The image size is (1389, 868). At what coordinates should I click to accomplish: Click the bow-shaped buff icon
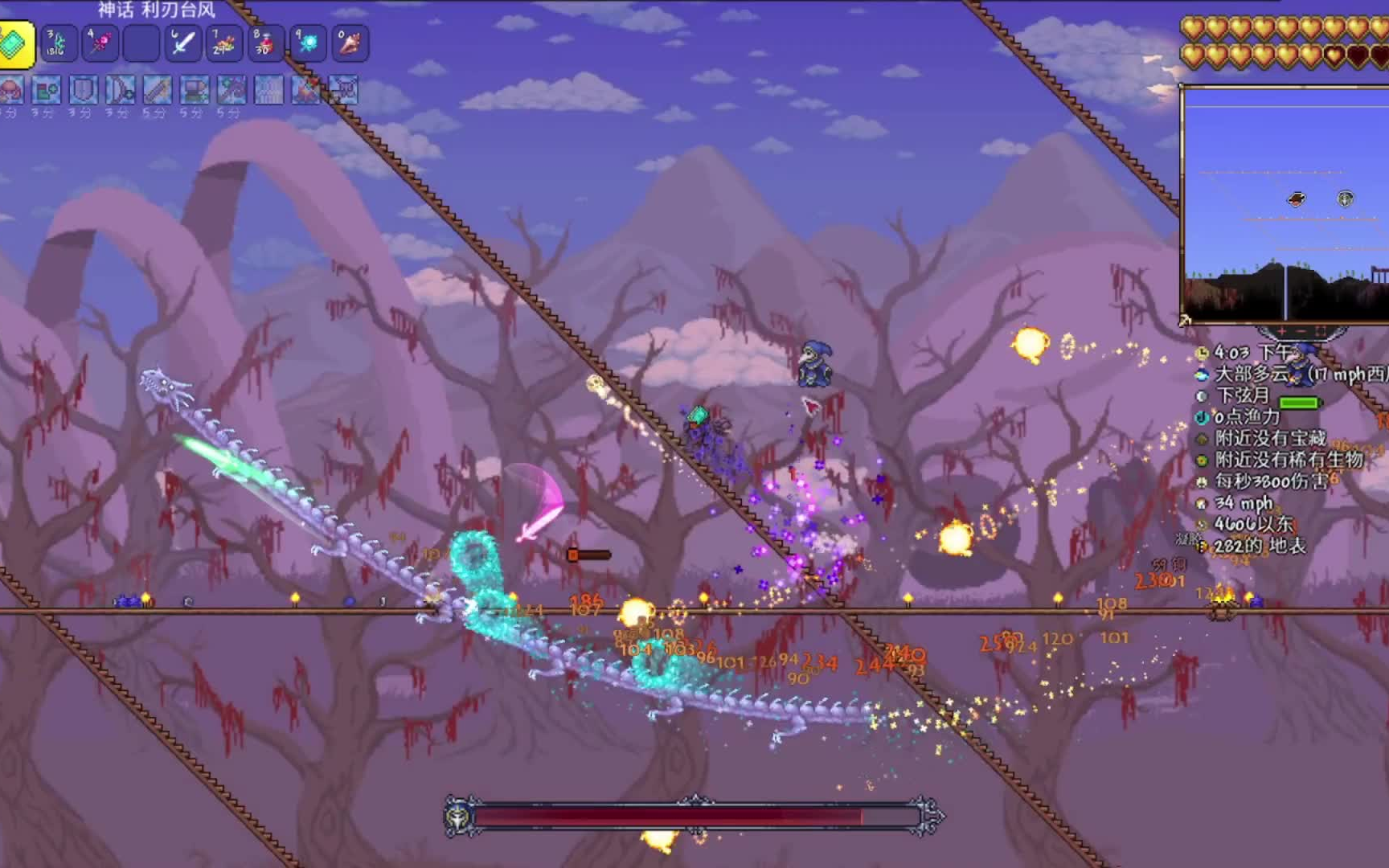click(120, 91)
